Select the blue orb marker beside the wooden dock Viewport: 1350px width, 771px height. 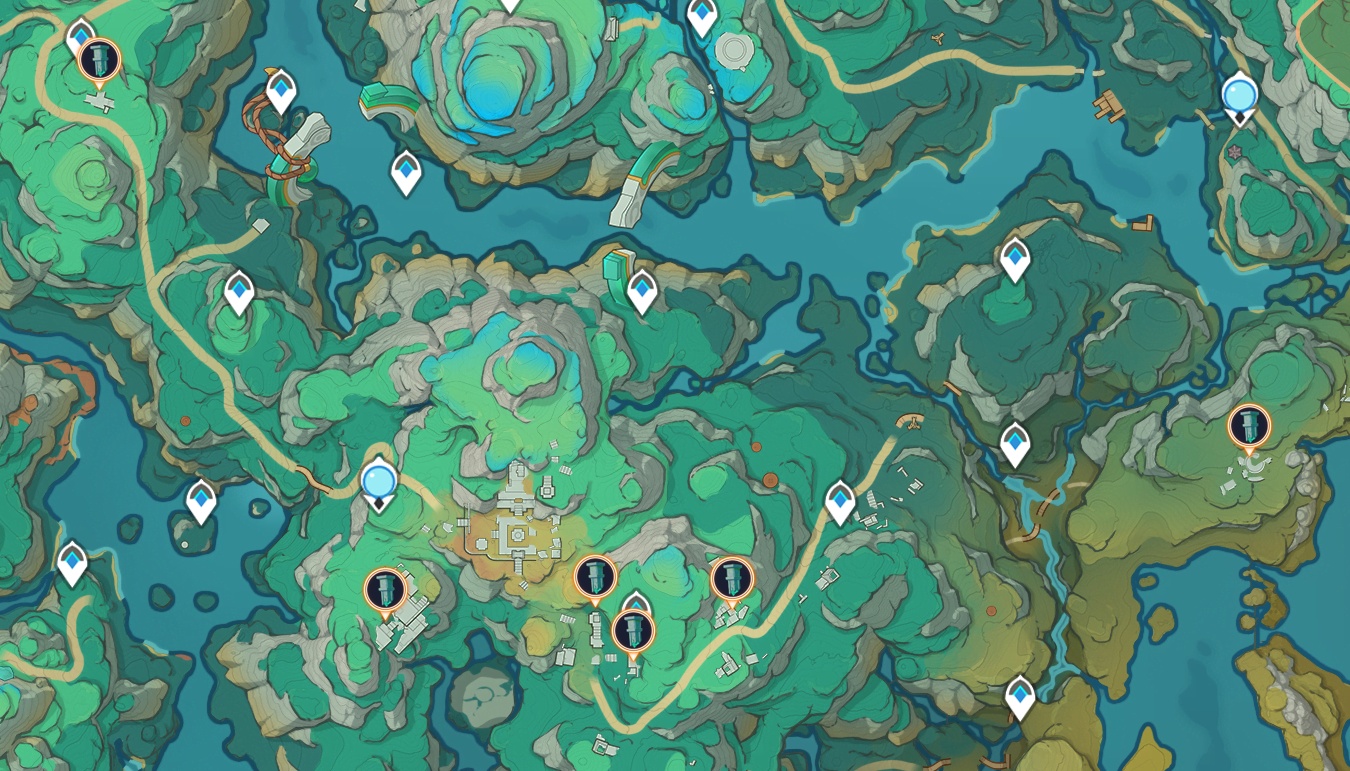coord(1240,95)
